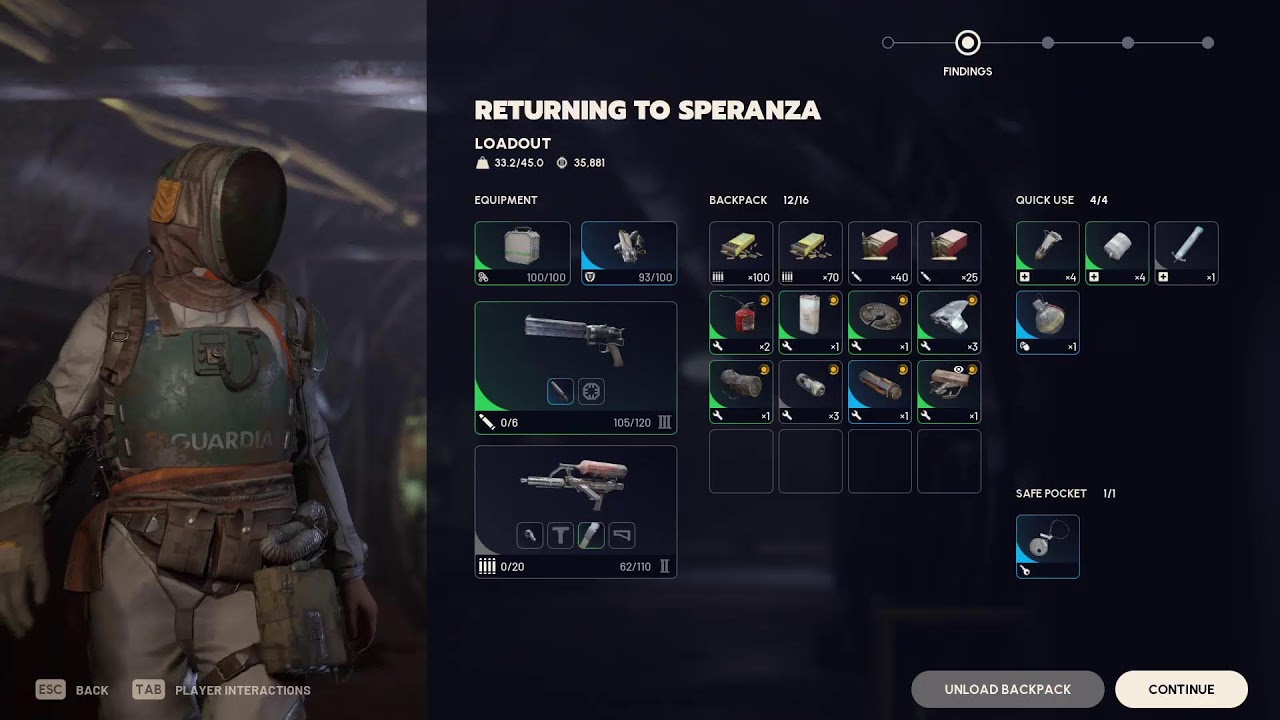Select the yellow ammo box with x100
The height and width of the screenshot is (720, 1280).
(x=741, y=253)
